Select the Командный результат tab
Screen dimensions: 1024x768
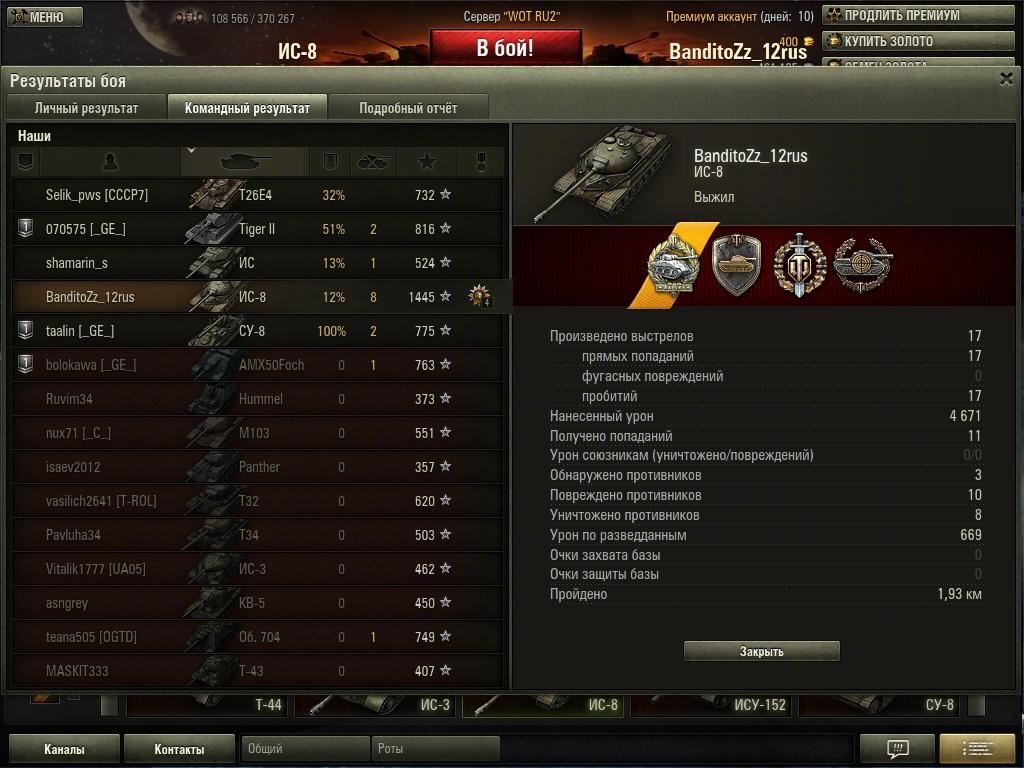(247, 108)
